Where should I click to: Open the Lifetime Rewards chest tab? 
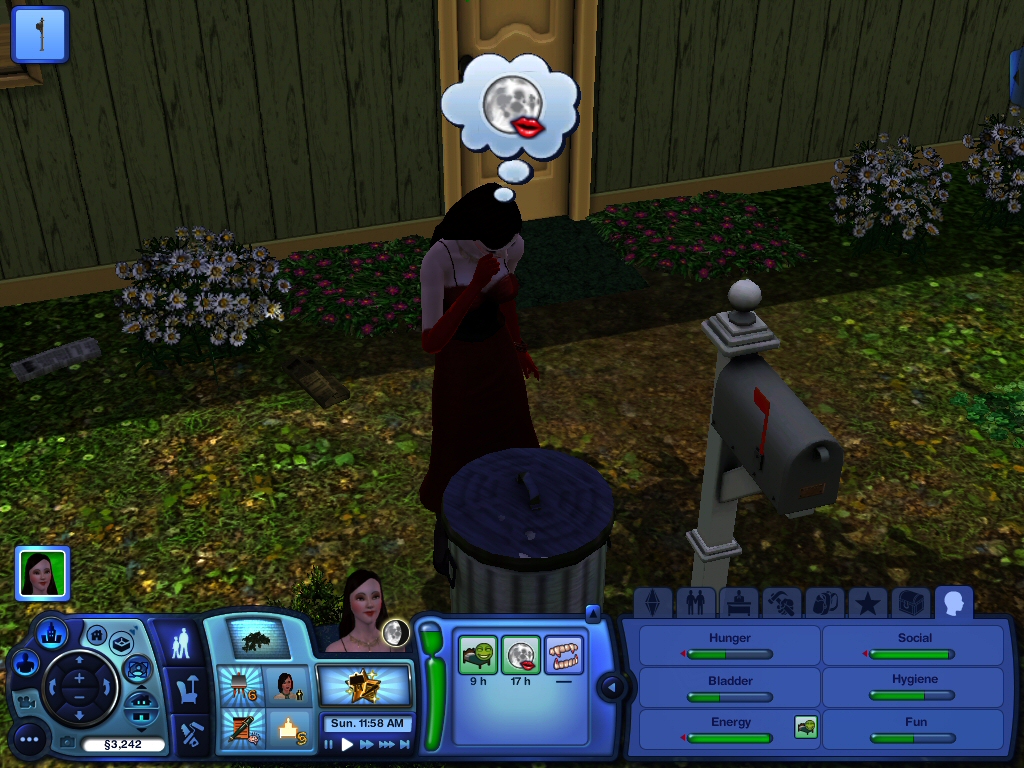tap(910, 603)
